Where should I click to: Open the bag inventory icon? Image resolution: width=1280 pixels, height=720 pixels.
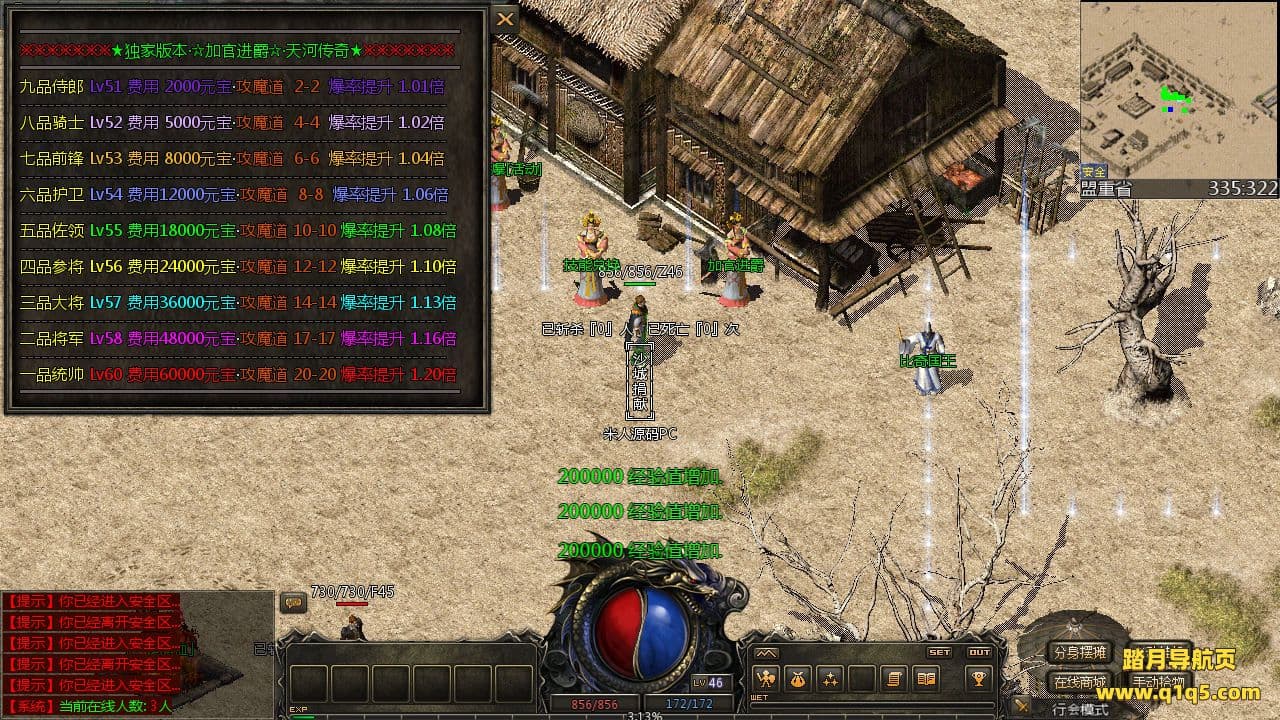tap(798, 679)
